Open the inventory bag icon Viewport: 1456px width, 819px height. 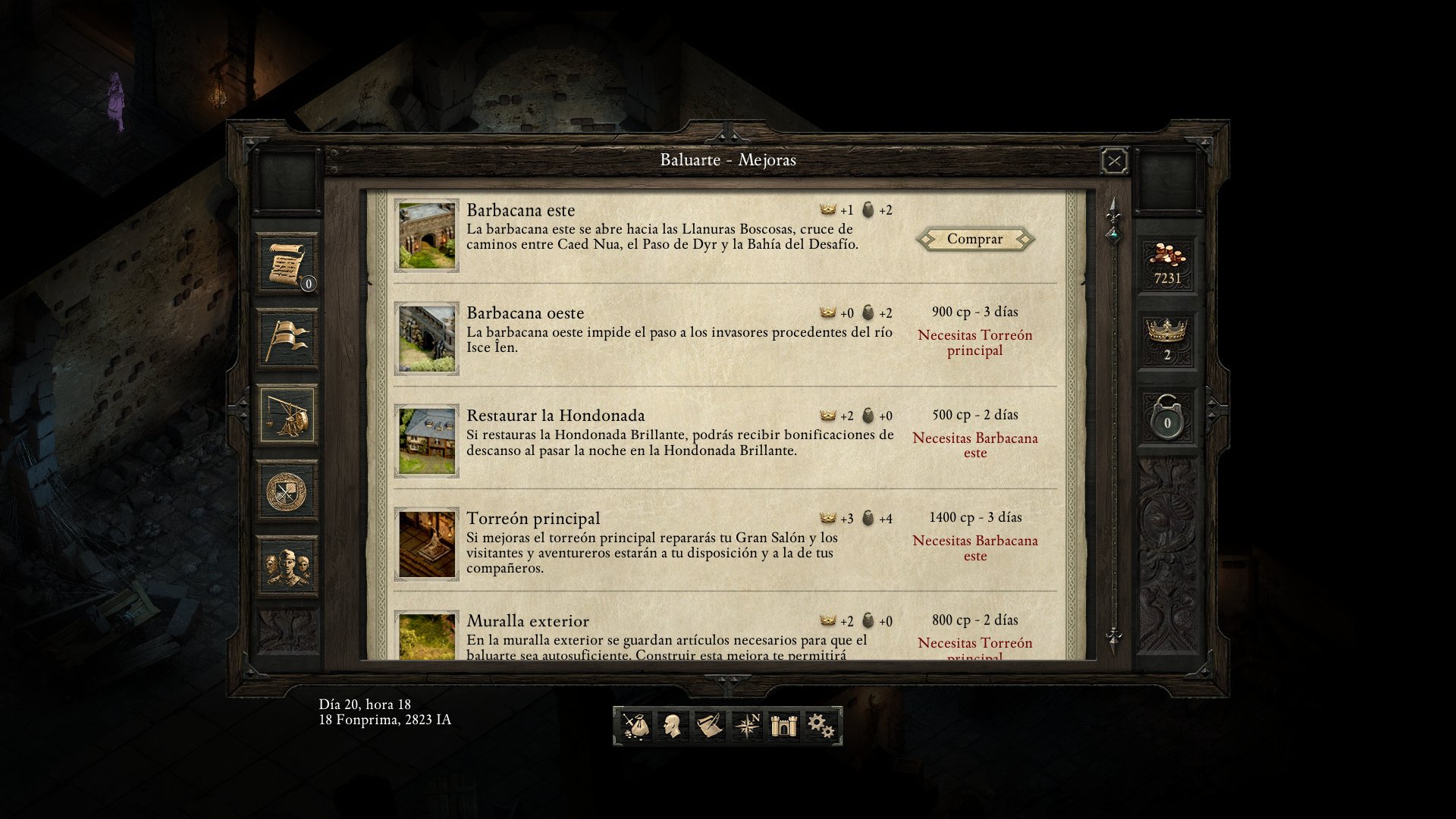tap(638, 724)
